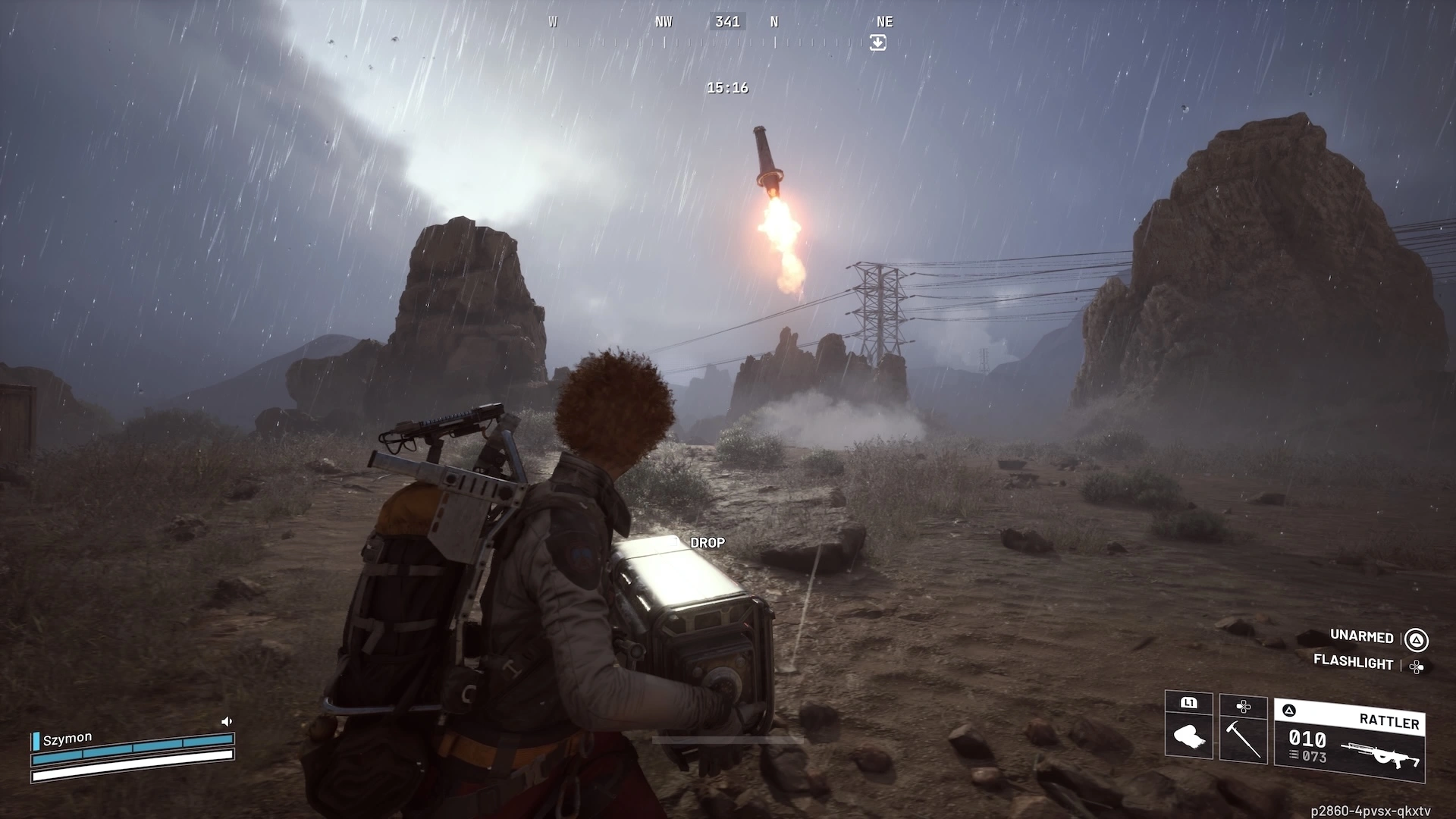
Task: Select the pickaxe tool slot
Action: click(1243, 728)
